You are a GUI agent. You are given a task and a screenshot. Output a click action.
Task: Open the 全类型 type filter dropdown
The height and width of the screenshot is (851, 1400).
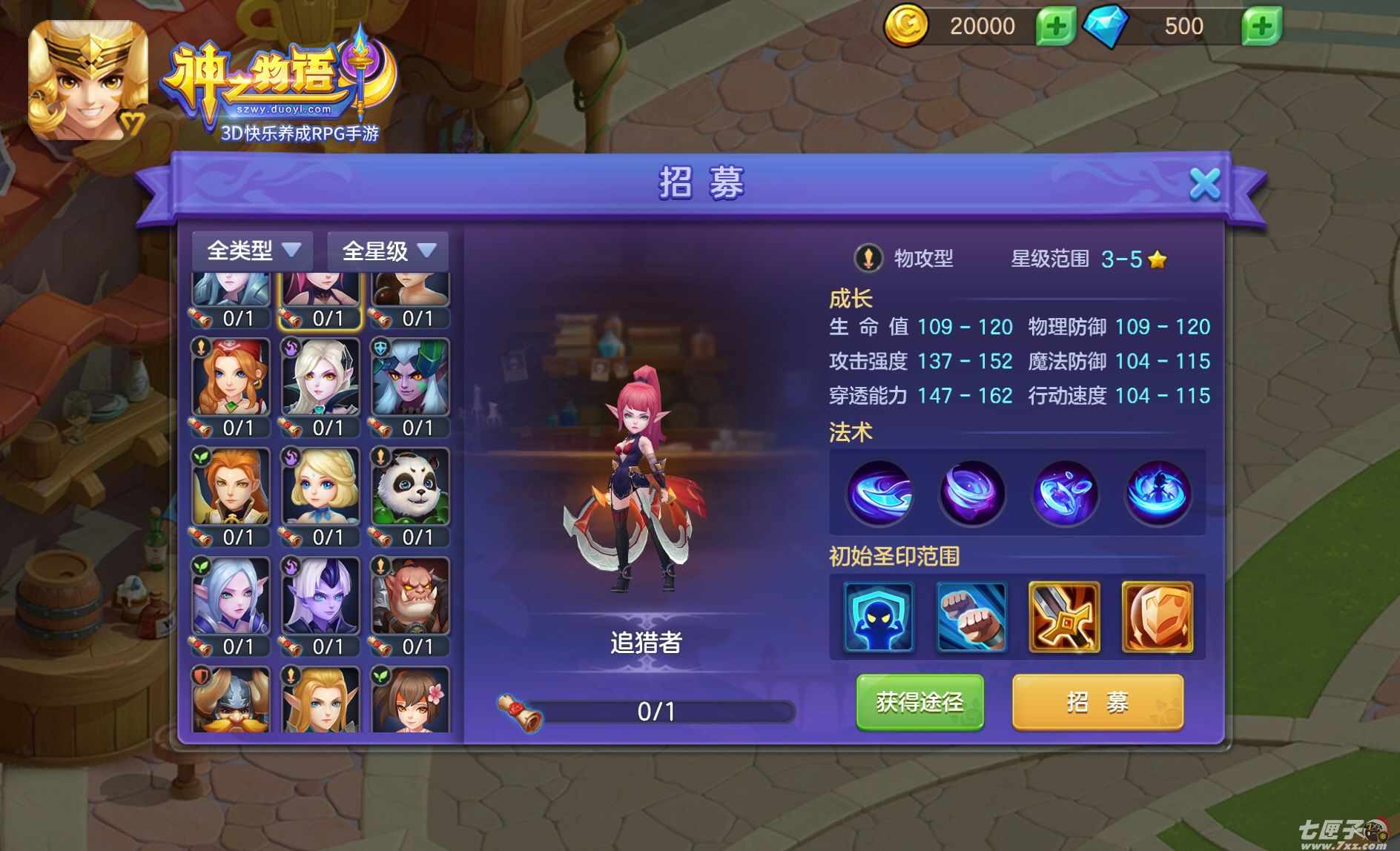(253, 251)
